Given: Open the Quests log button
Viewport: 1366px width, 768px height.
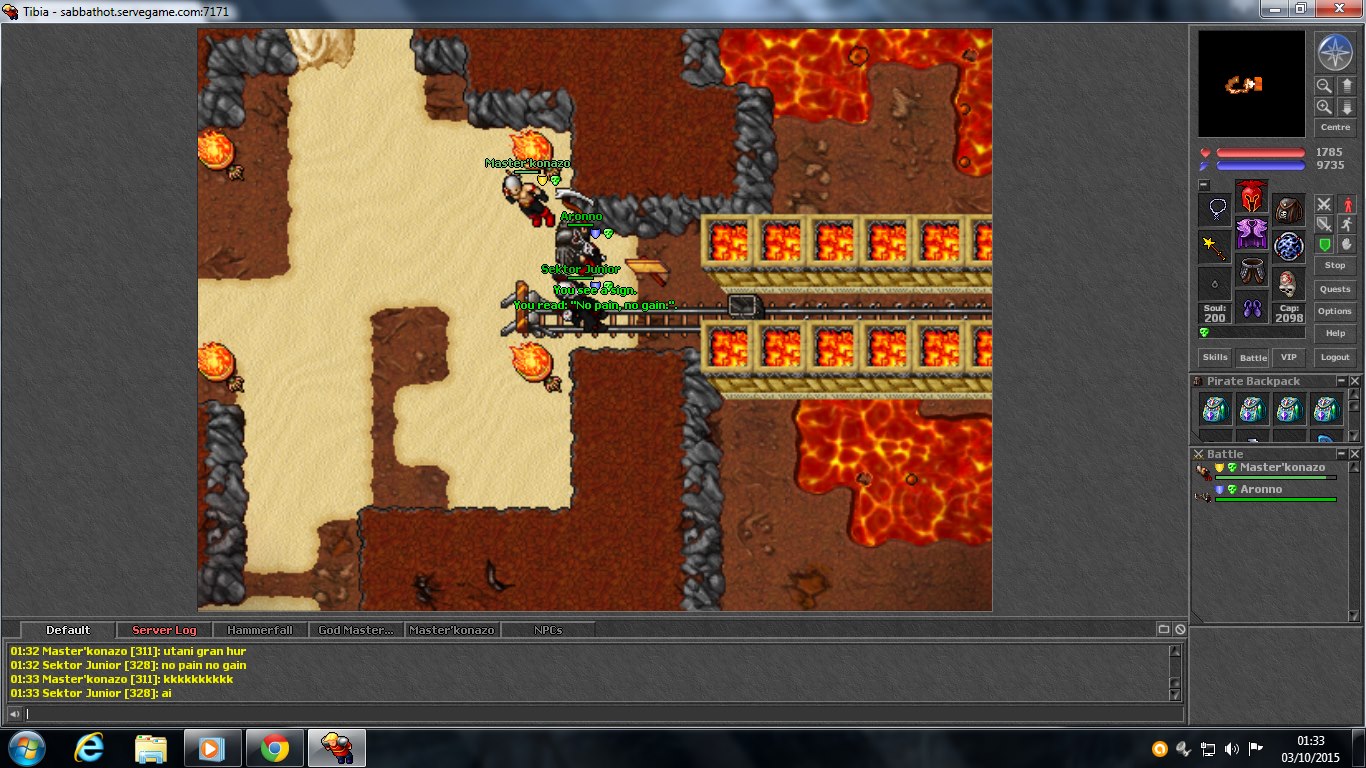Looking at the screenshot, I should click(x=1335, y=289).
